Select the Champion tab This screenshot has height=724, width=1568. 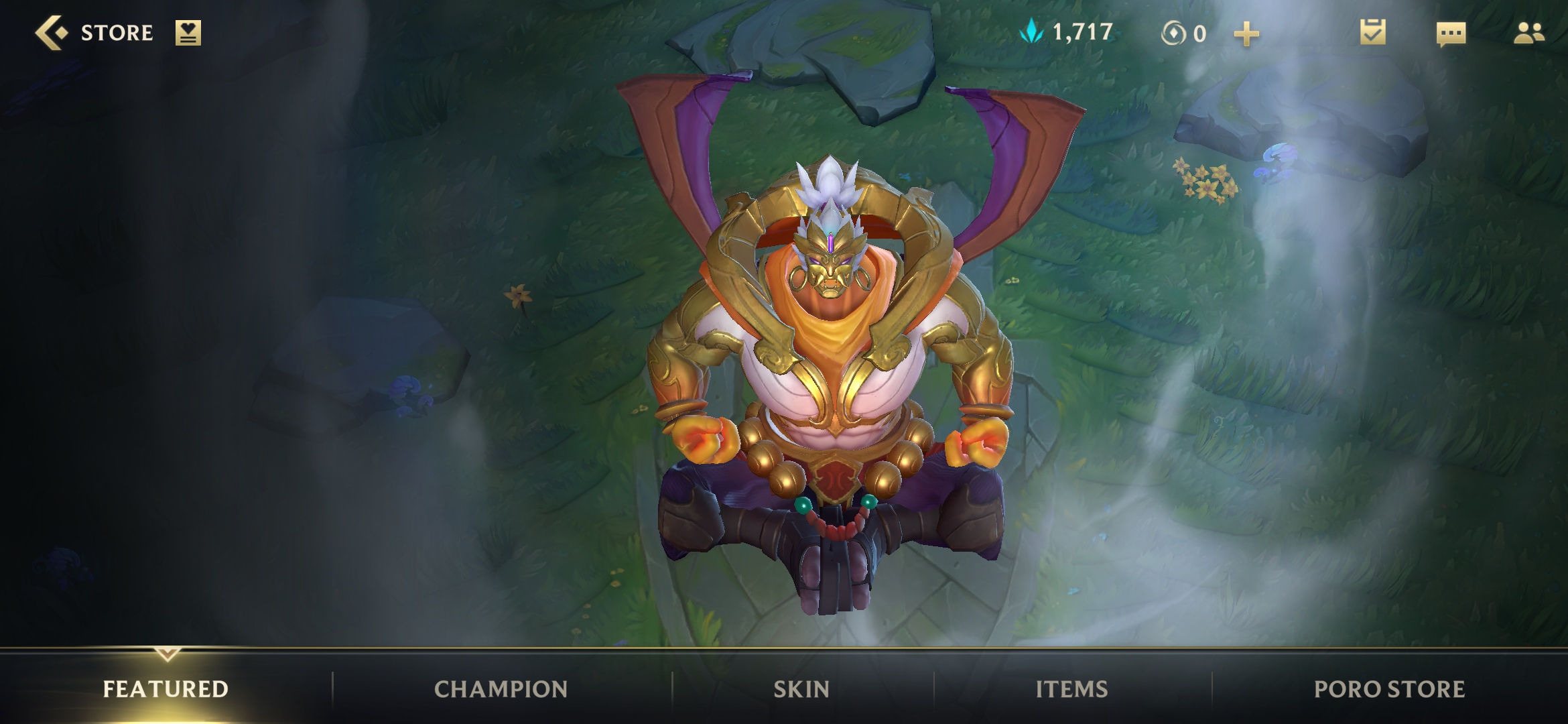[x=501, y=689]
